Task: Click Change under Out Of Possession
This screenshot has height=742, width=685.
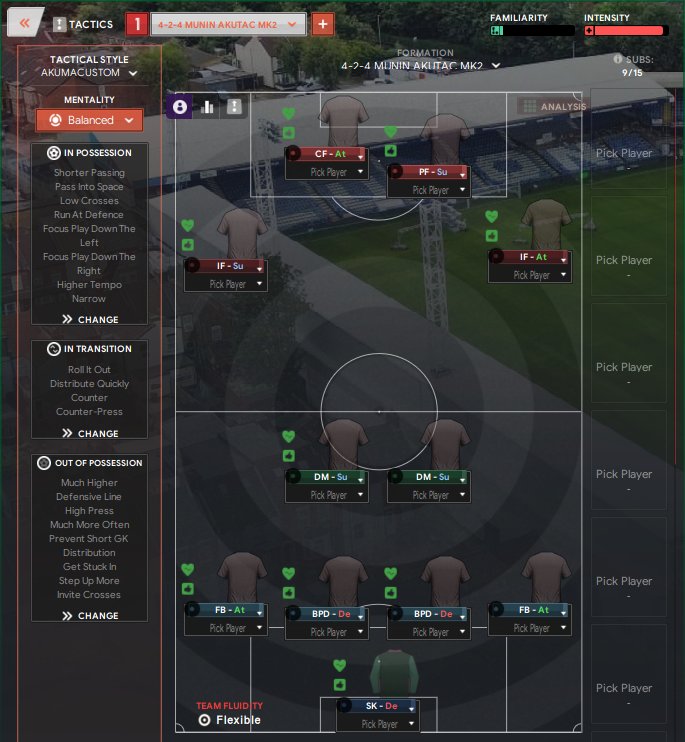Action: coord(90,616)
